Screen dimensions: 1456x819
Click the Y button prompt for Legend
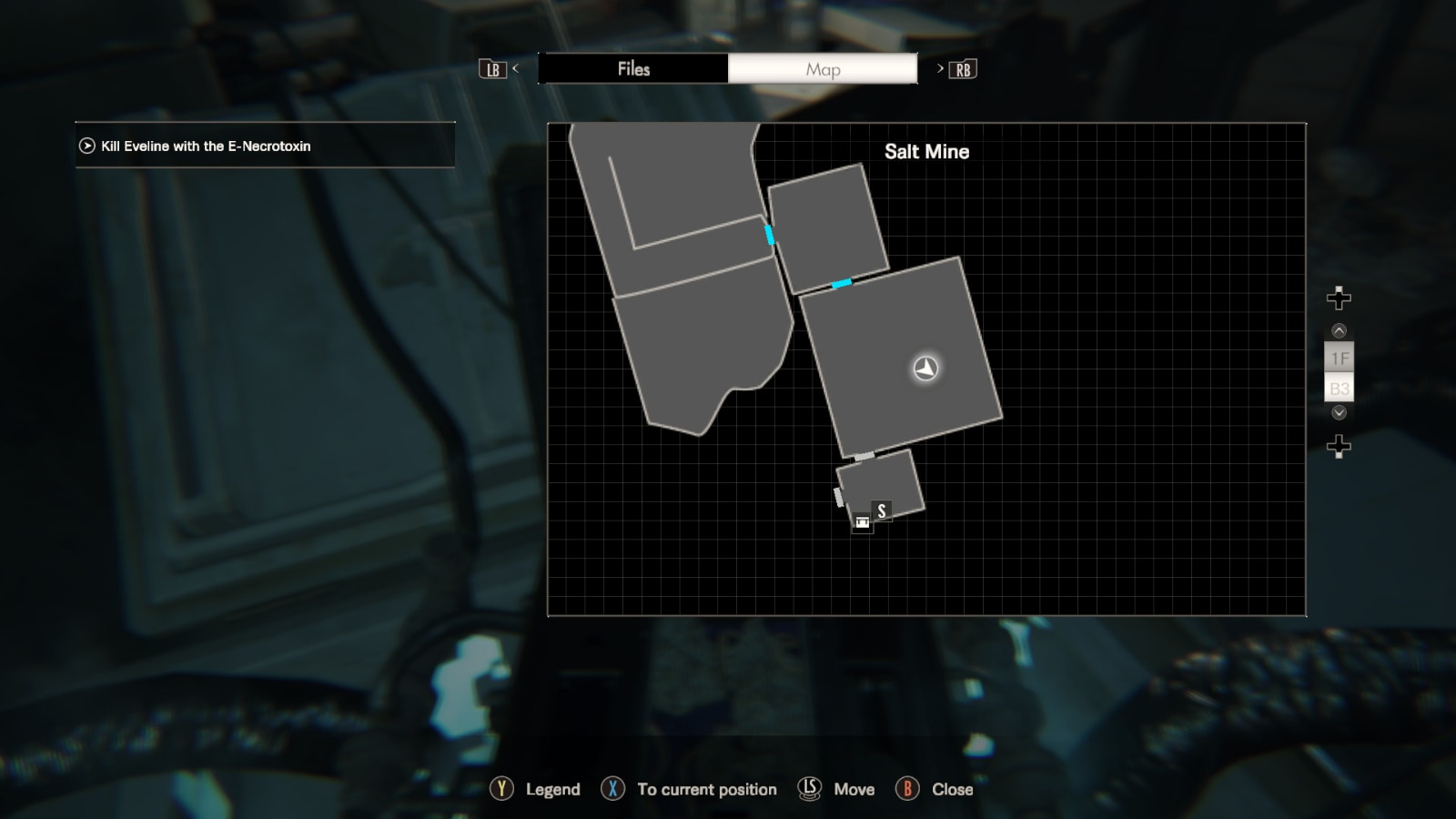coord(500,789)
